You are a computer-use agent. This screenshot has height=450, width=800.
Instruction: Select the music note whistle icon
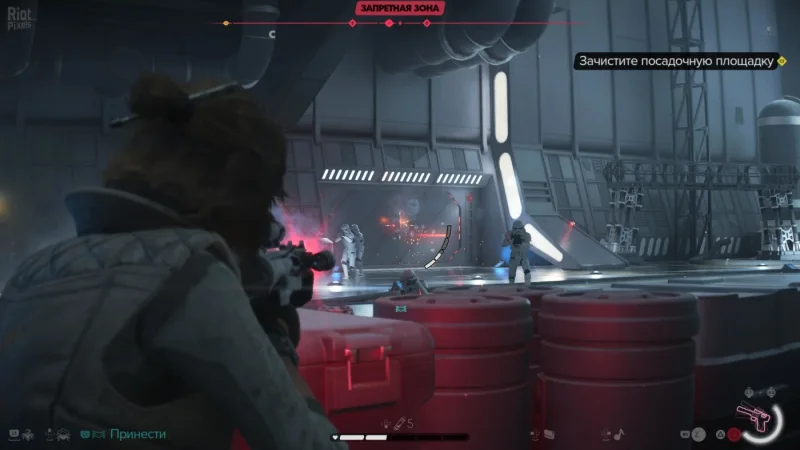pos(618,434)
